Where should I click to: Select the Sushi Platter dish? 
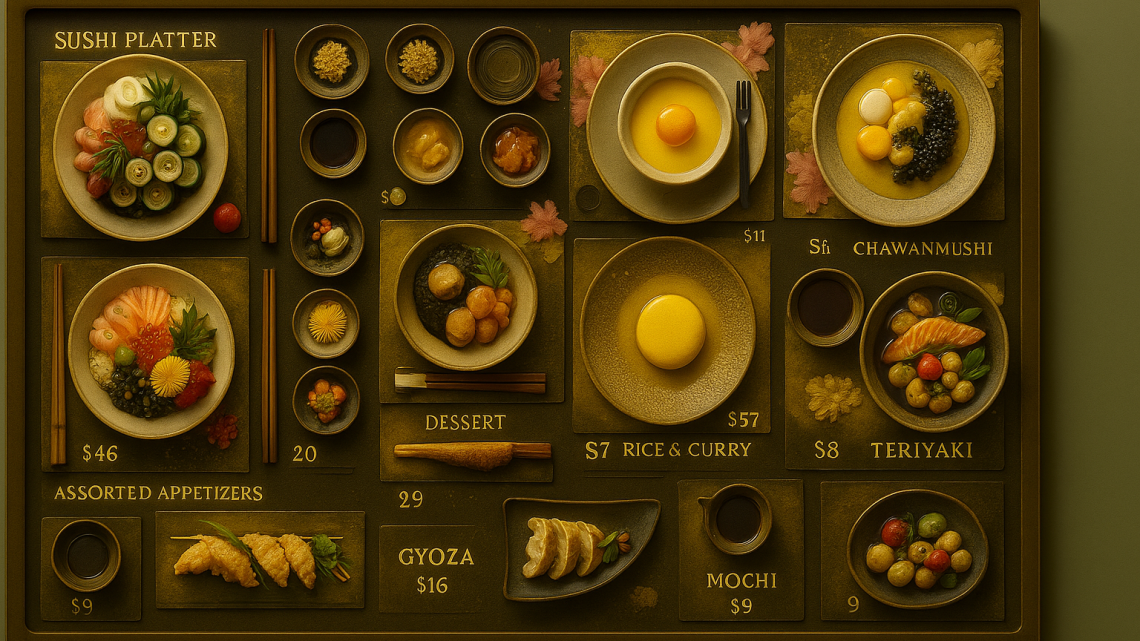(141, 147)
